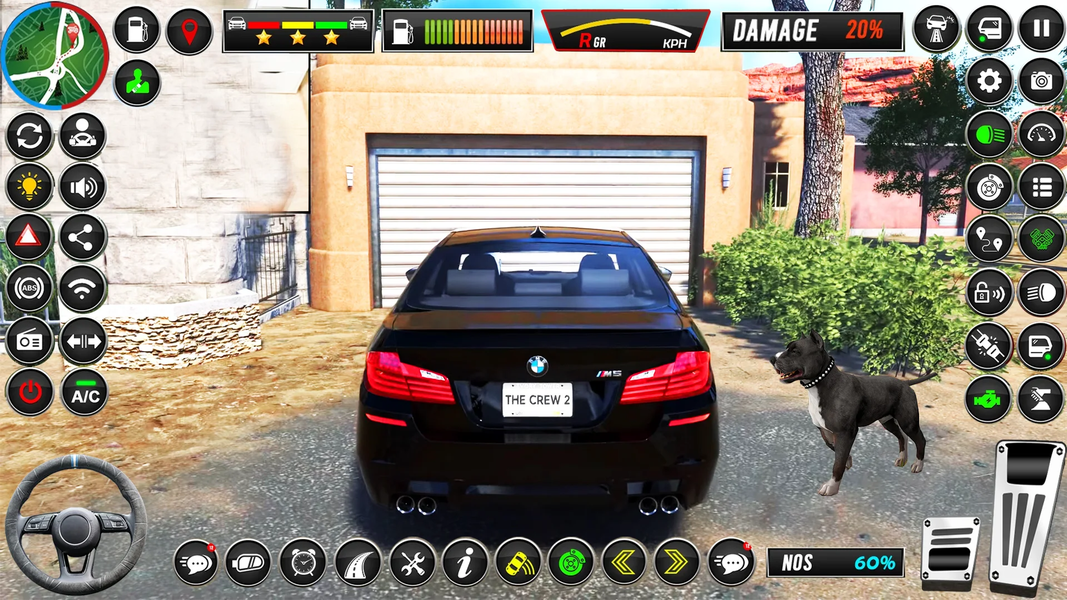
Task: Toggle the green headlight button
Action: [x=989, y=134]
